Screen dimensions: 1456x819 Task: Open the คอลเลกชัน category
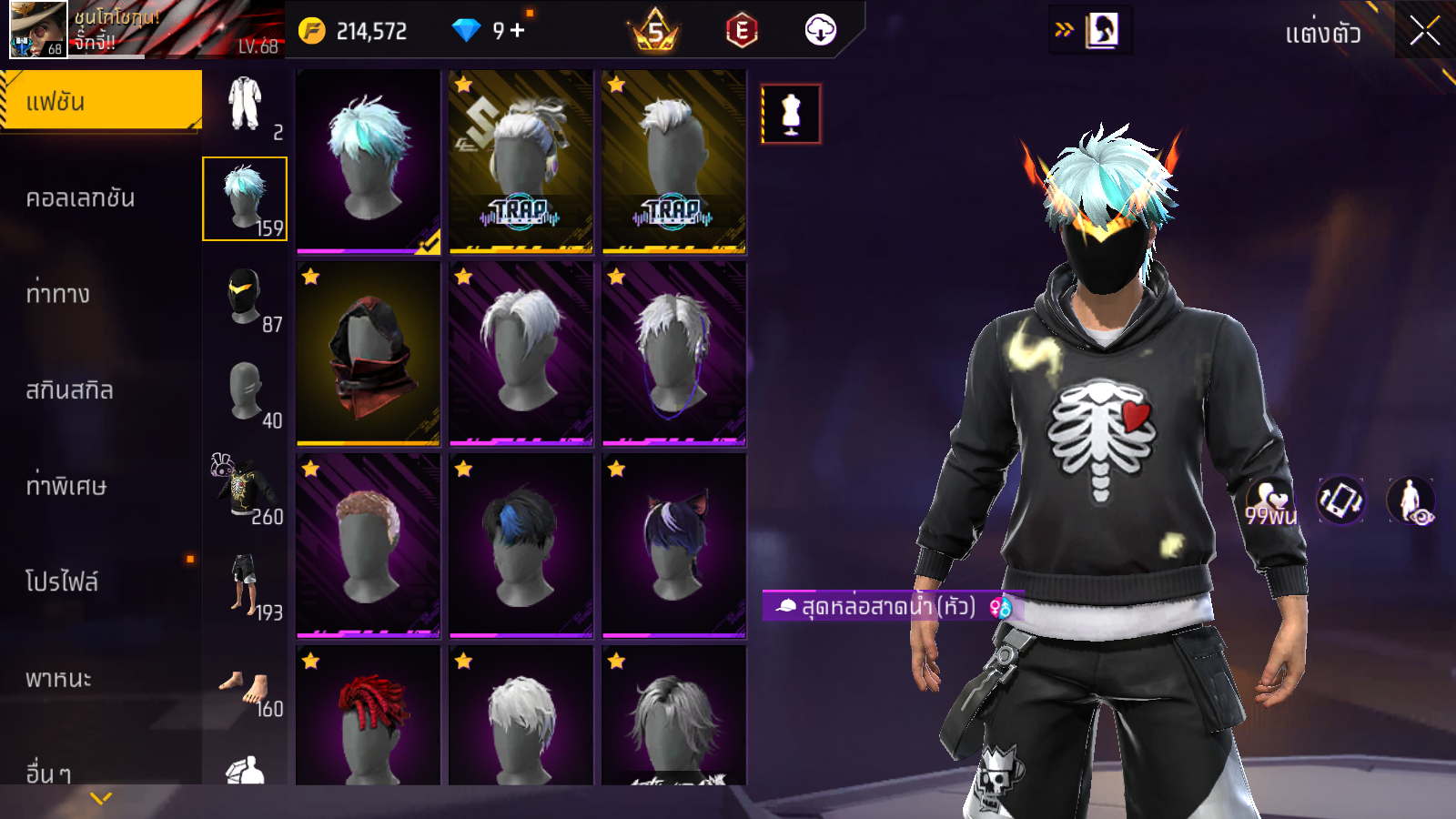[80, 198]
